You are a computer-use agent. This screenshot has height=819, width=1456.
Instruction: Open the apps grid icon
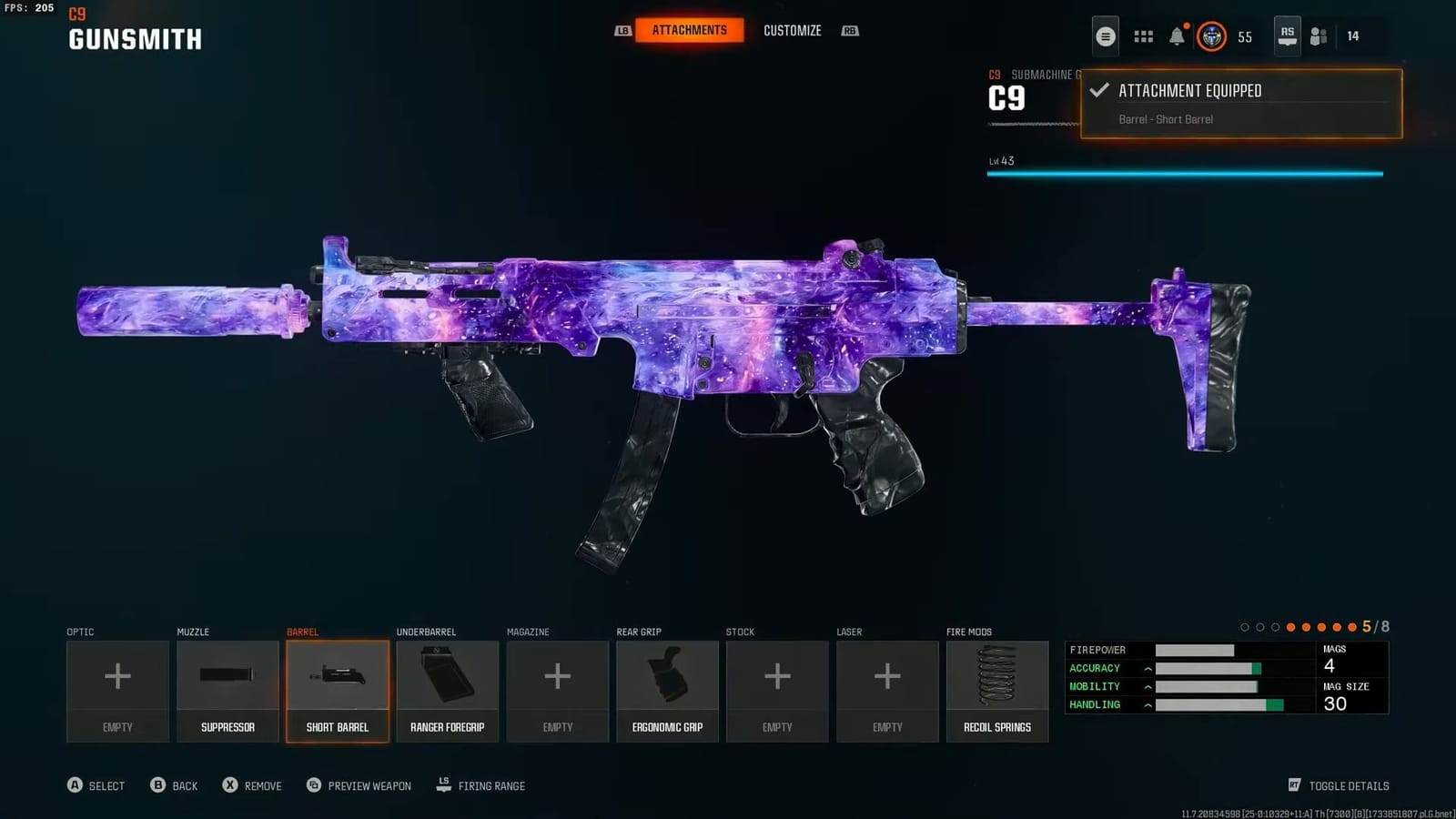pos(1141,35)
